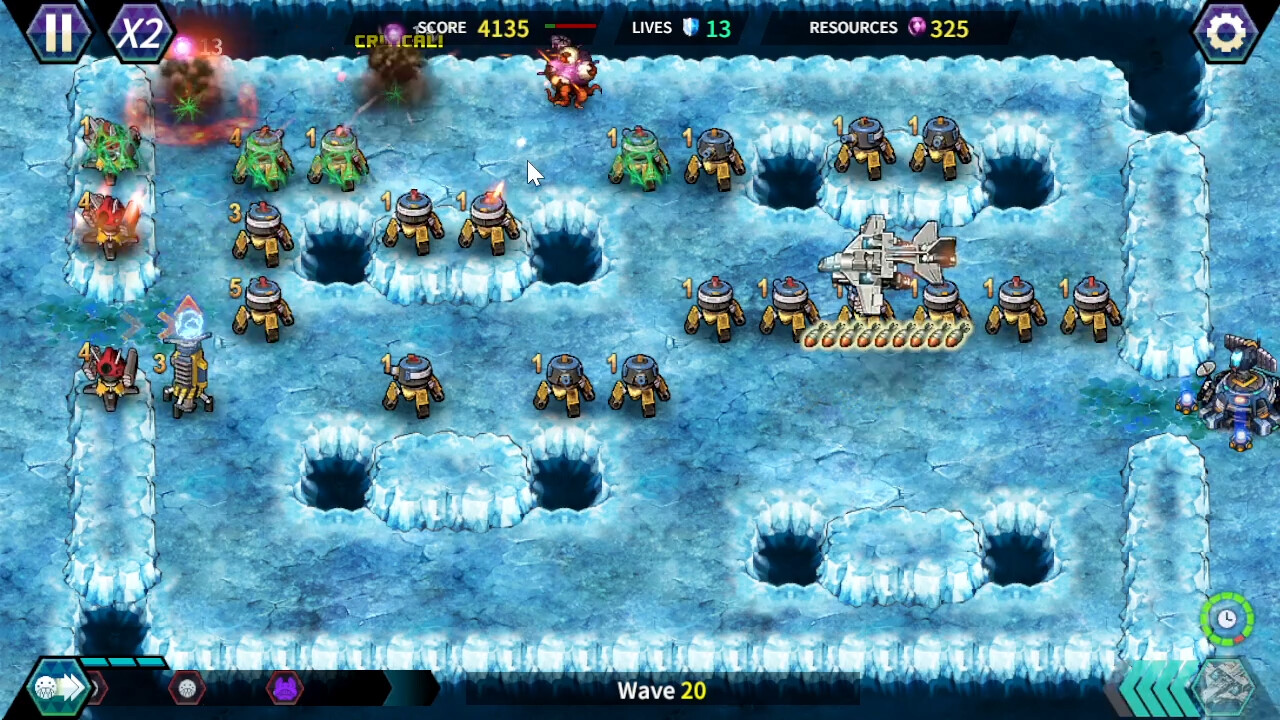The width and height of the screenshot is (1280, 720).
Task: Click the clock timer indicator
Action: pos(1225,620)
